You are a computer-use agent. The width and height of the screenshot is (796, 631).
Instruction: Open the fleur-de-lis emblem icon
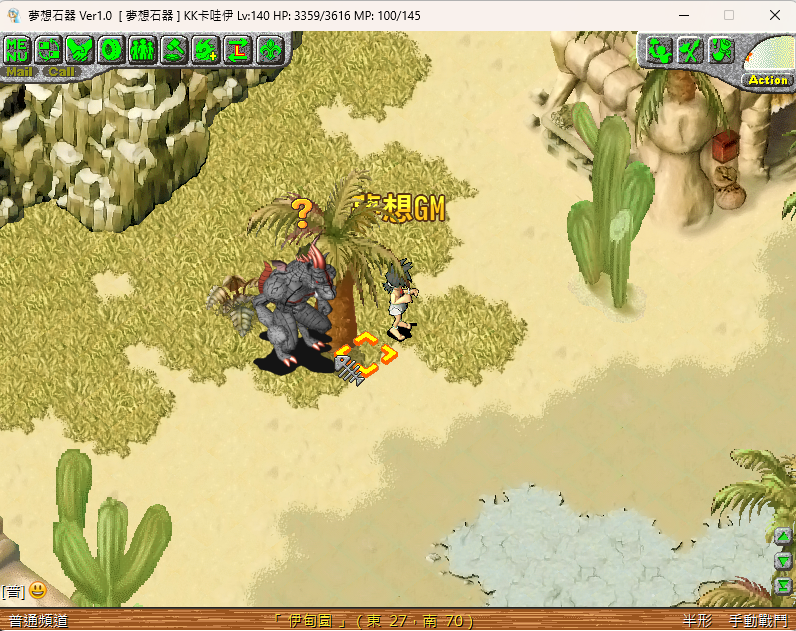click(269, 48)
